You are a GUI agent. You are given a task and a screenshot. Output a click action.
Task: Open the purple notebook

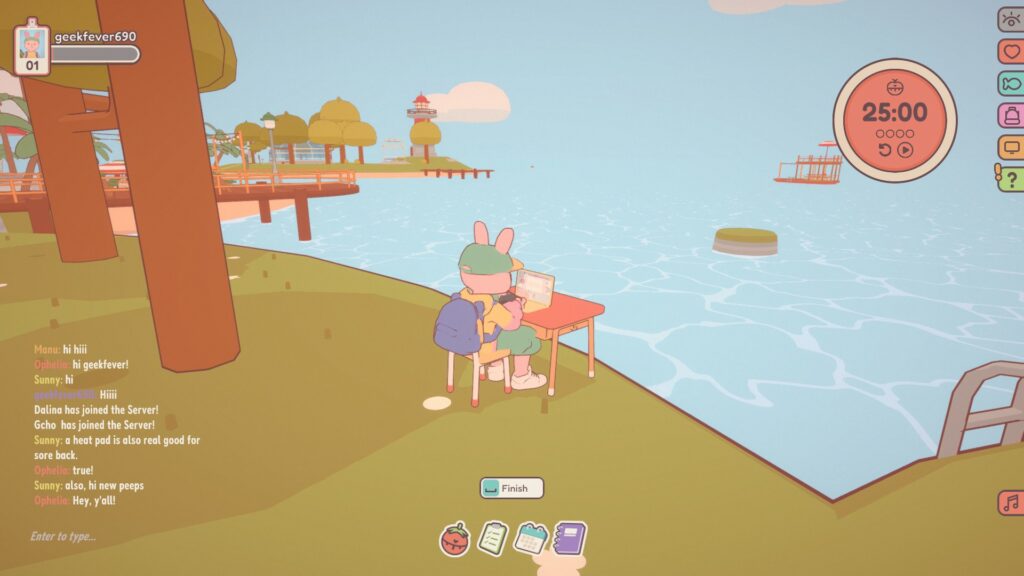tap(569, 539)
